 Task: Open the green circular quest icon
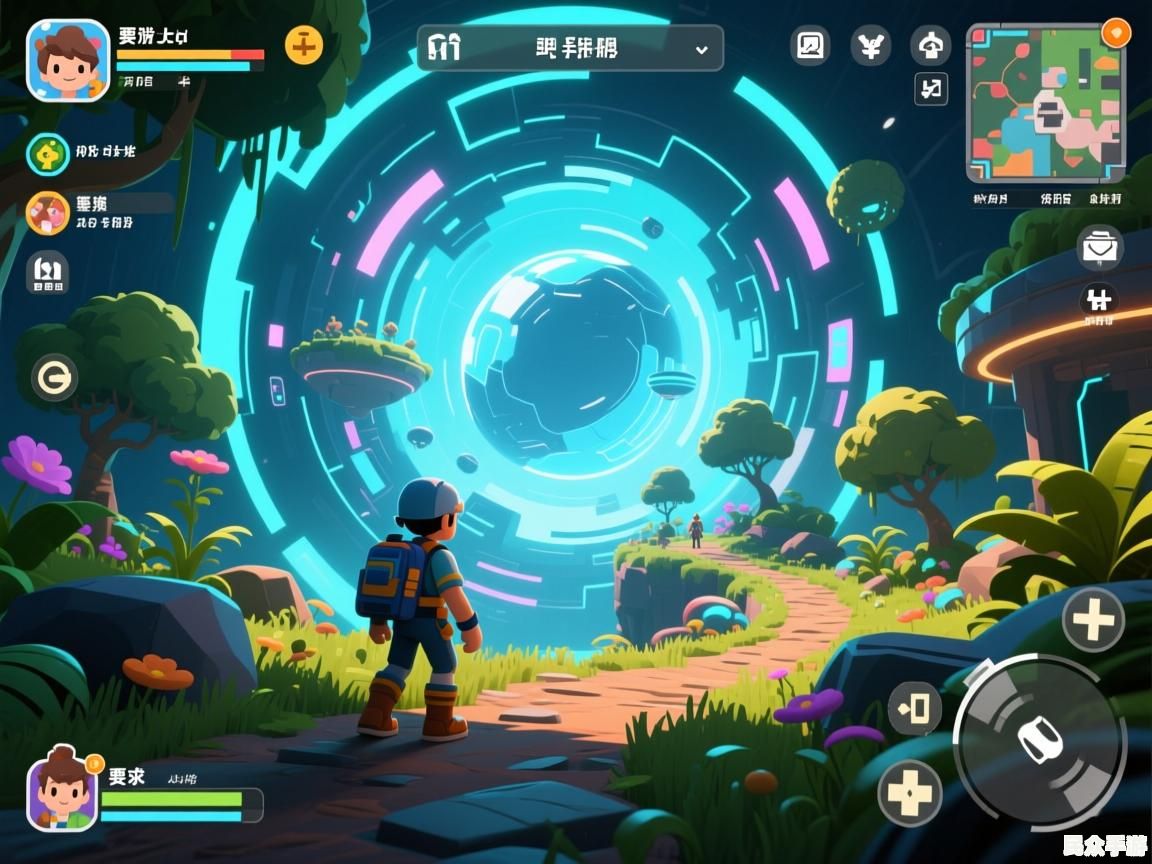point(46,152)
